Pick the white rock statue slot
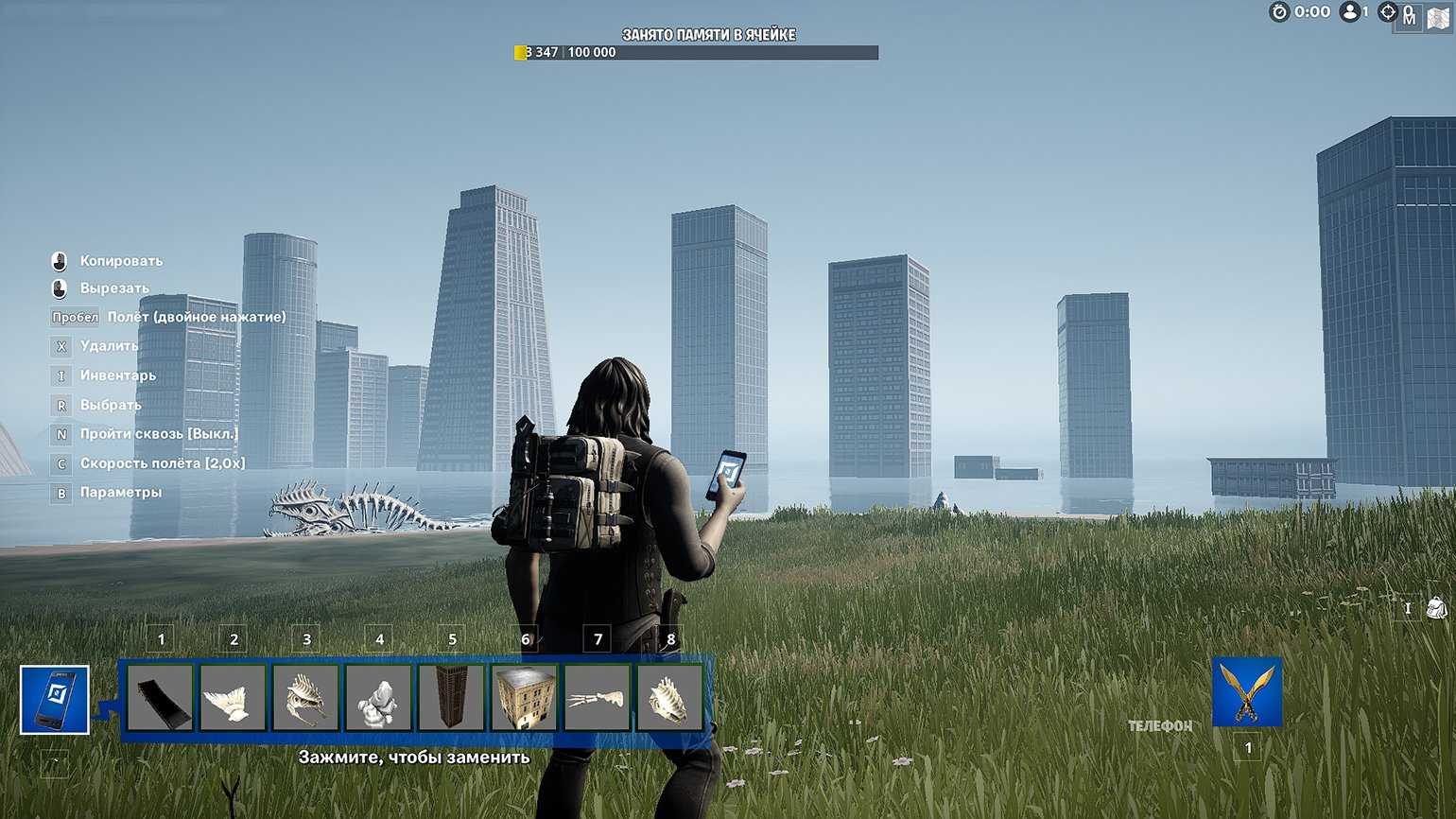Viewport: 1456px width, 819px height. pos(379,698)
